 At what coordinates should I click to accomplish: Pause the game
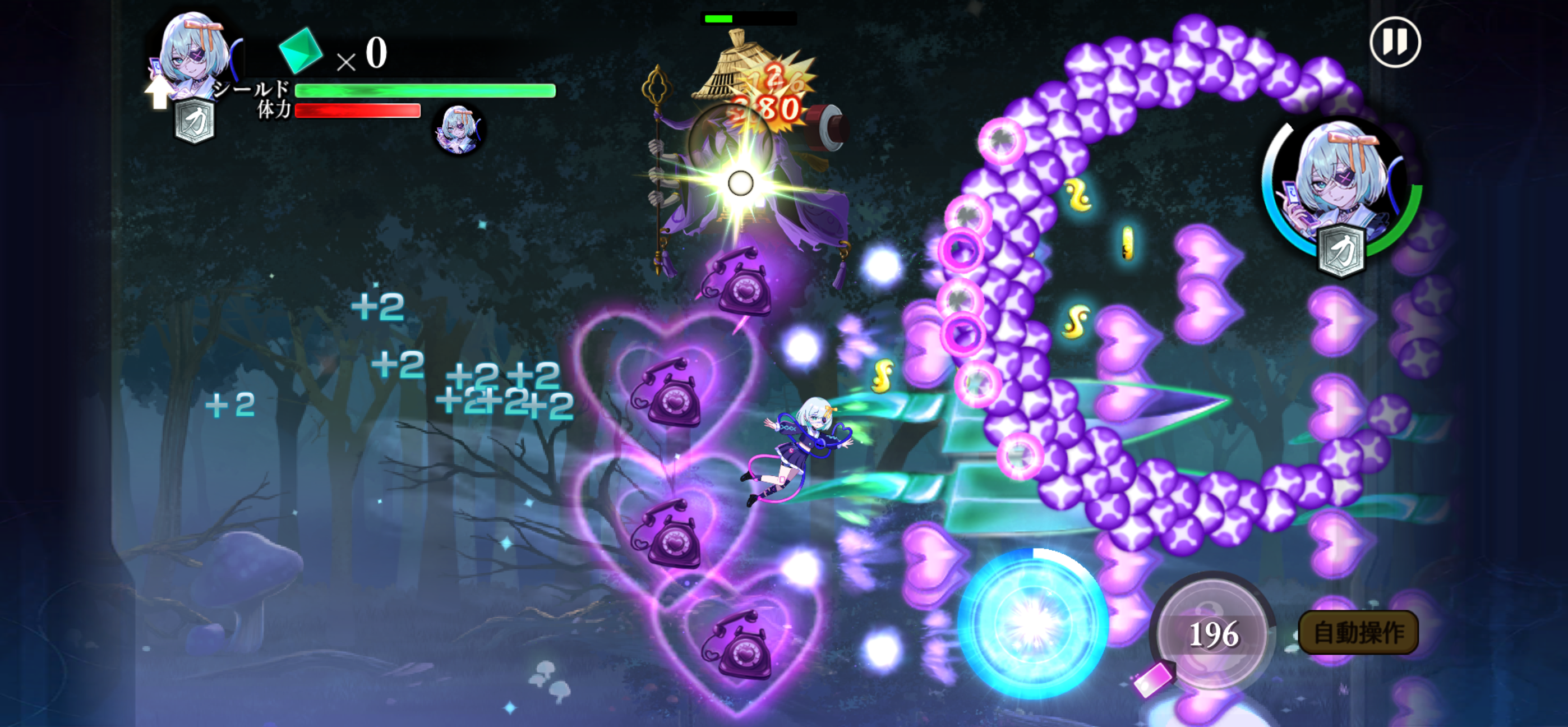[x=1395, y=42]
